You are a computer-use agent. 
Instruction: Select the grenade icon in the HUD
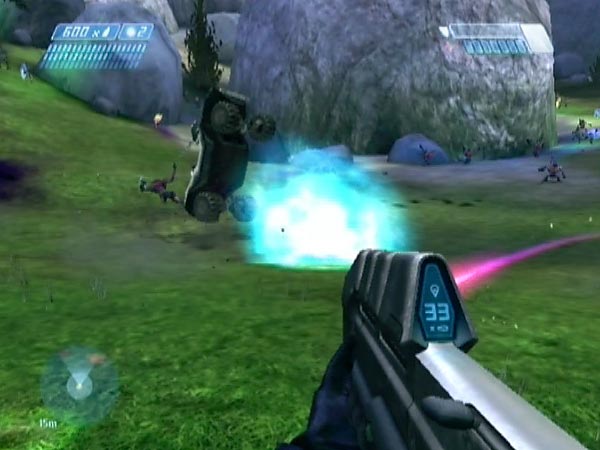128,32
